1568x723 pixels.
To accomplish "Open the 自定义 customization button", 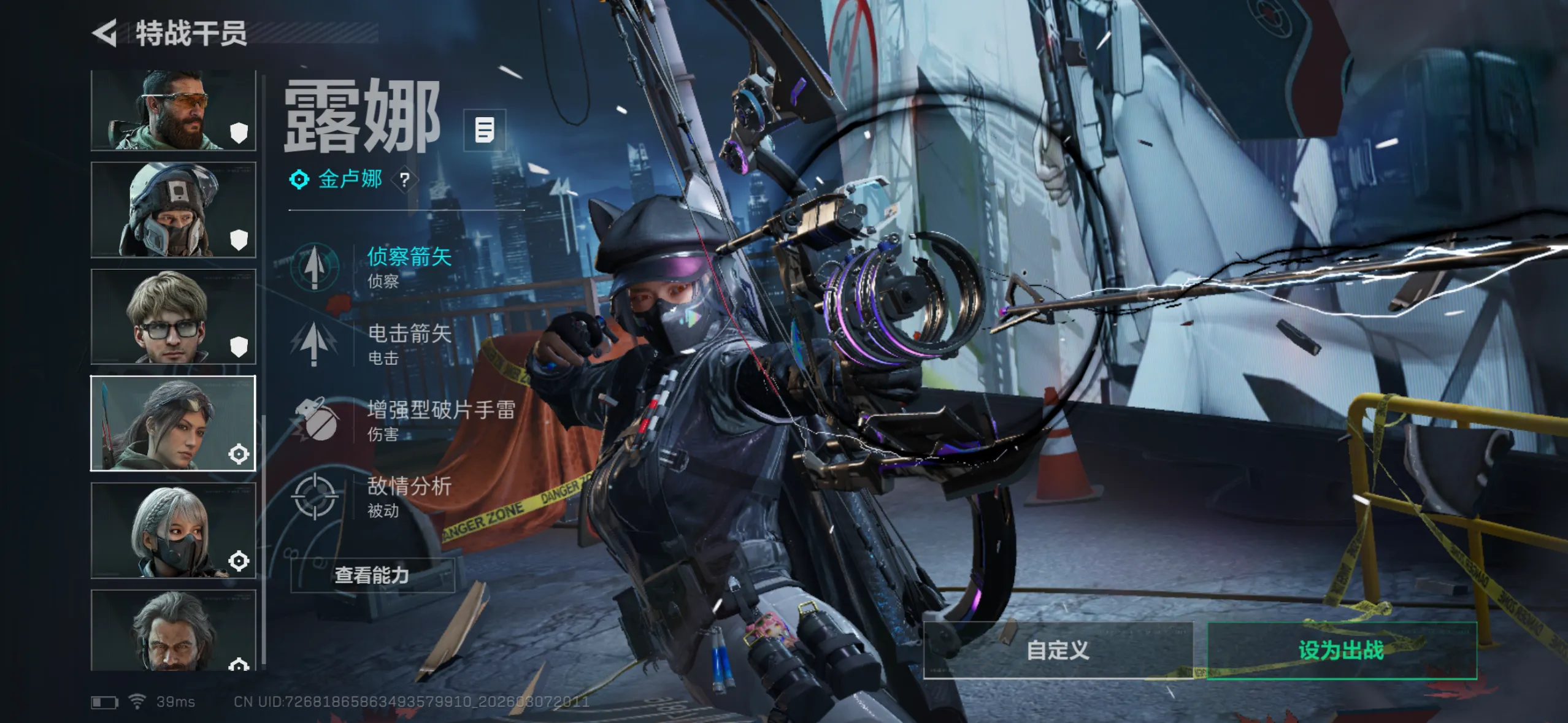I will click(1058, 651).
